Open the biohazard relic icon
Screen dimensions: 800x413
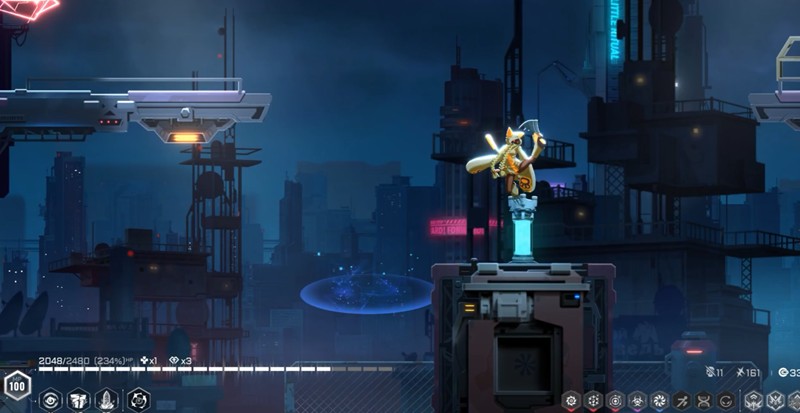pos(638,400)
